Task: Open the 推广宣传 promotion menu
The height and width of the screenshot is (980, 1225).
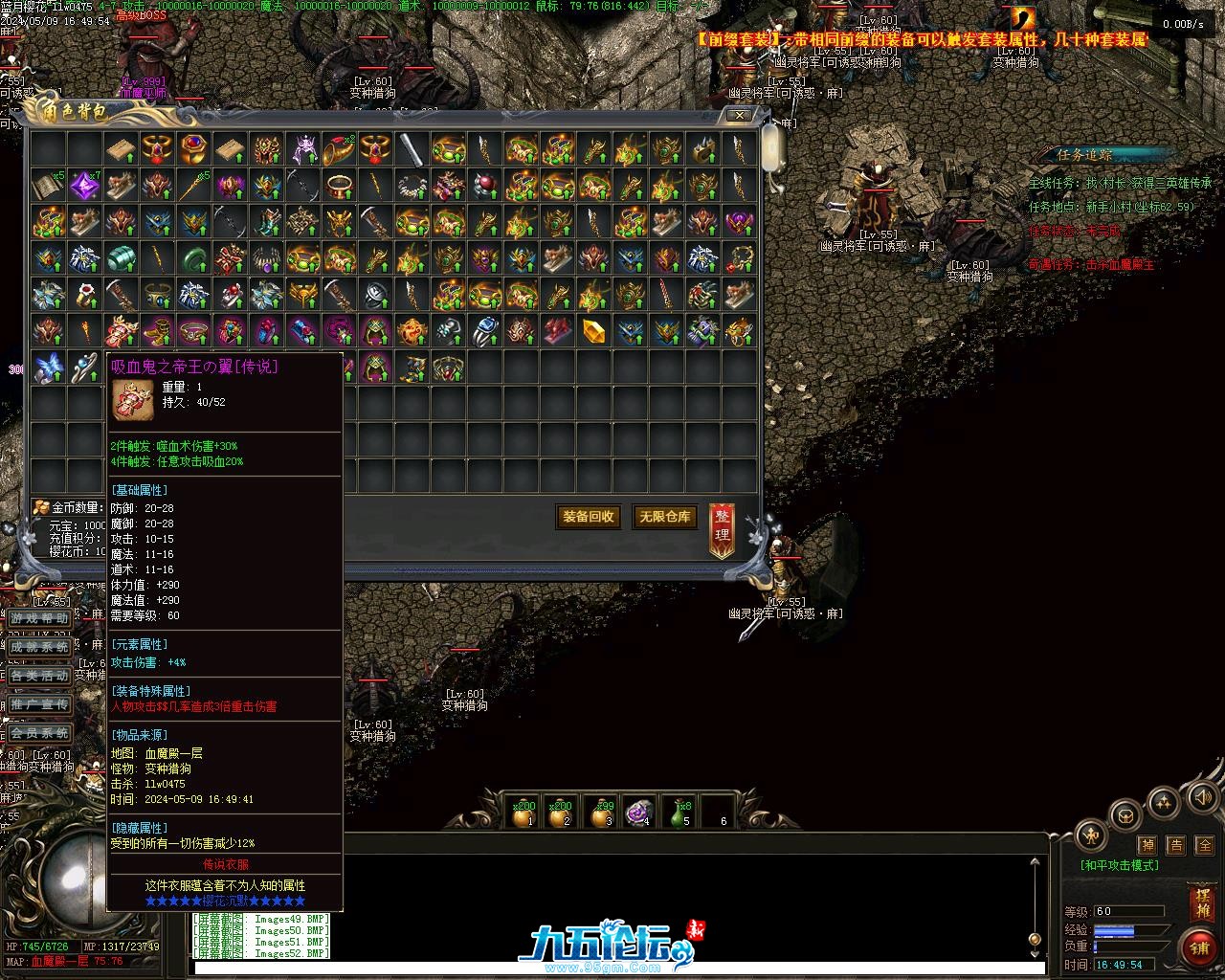Action: (x=40, y=704)
